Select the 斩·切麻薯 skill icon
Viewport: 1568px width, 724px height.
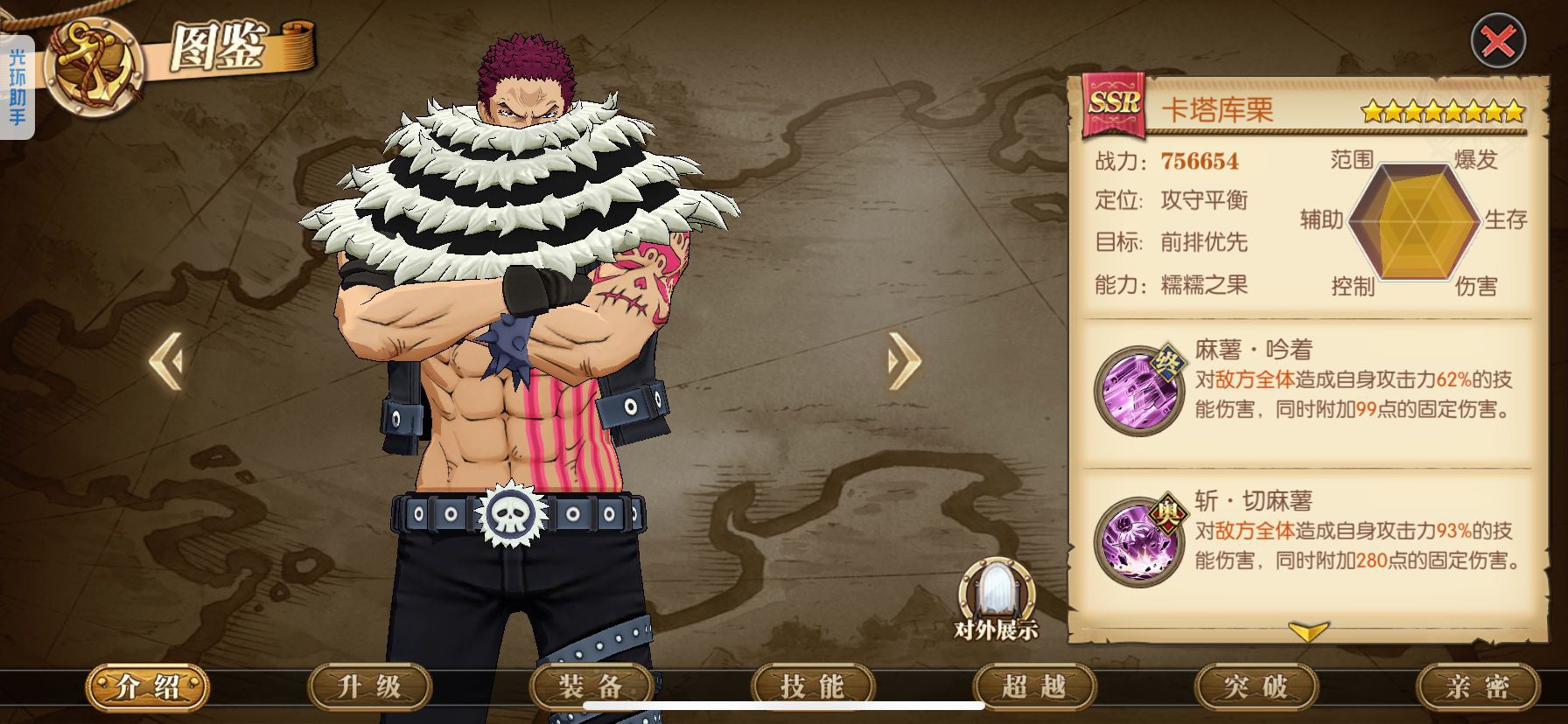1137,540
